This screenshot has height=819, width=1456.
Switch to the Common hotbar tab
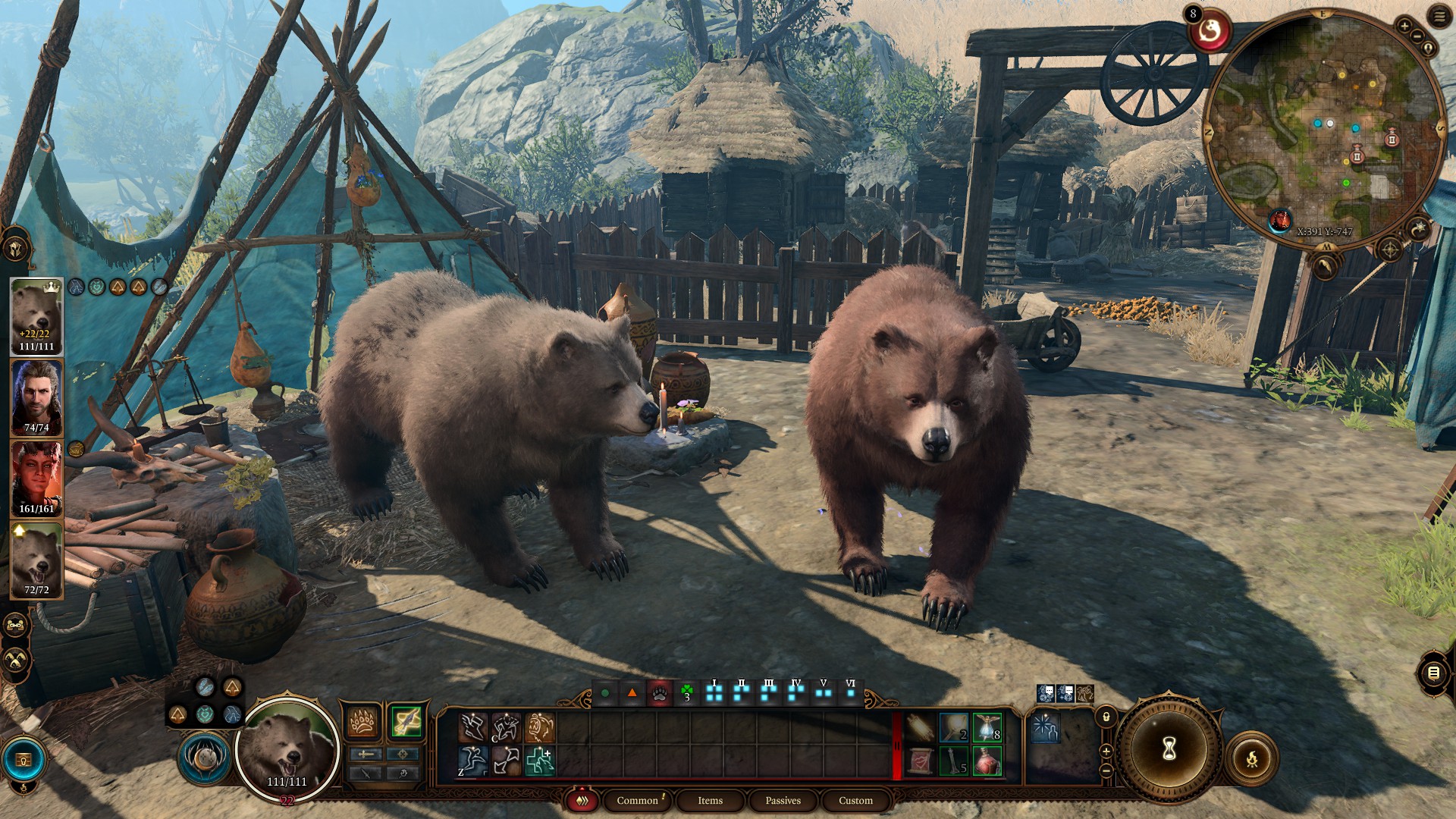[x=637, y=801]
